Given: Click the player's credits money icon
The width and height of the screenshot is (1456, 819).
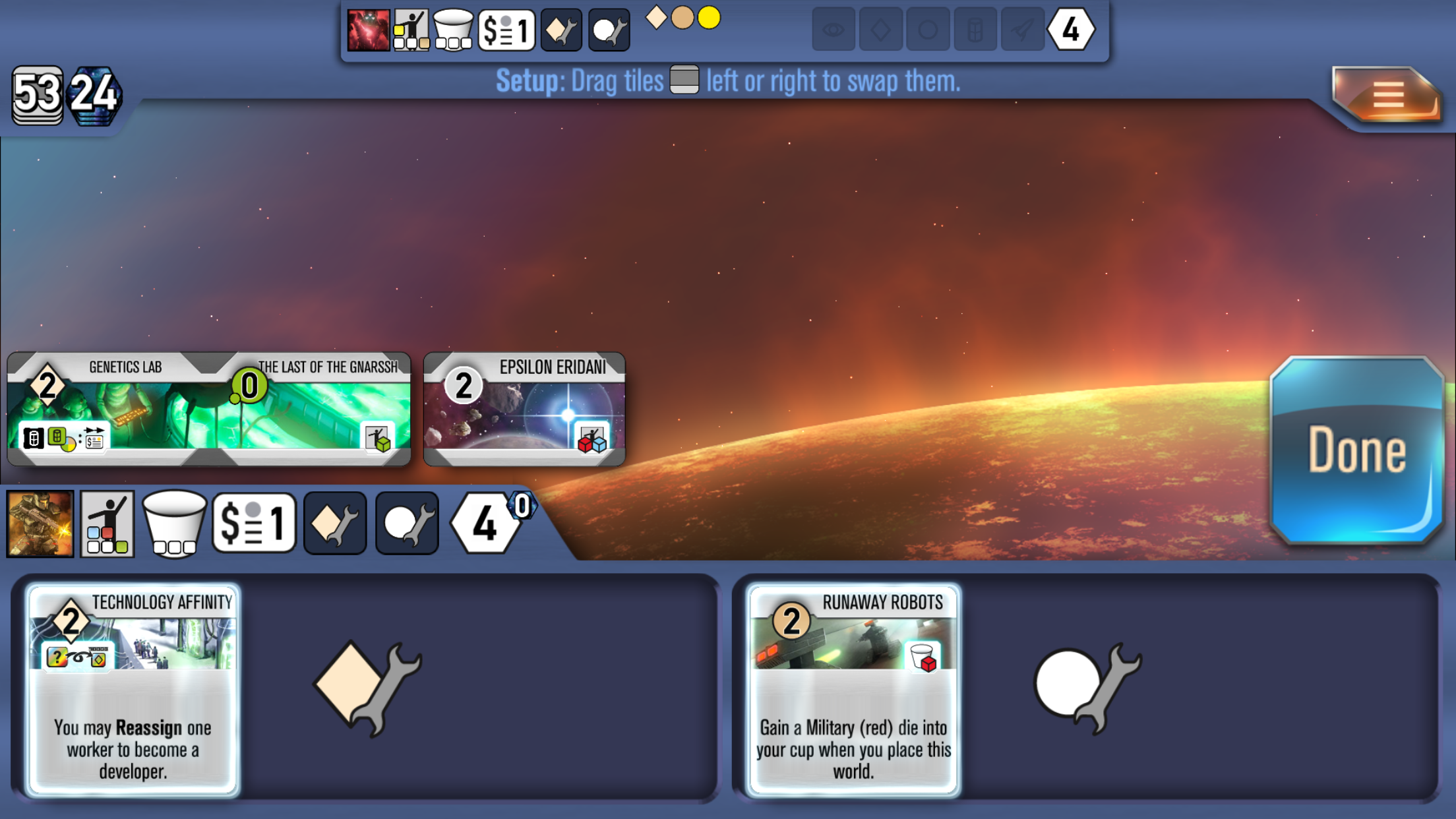Looking at the screenshot, I should coord(254,524).
